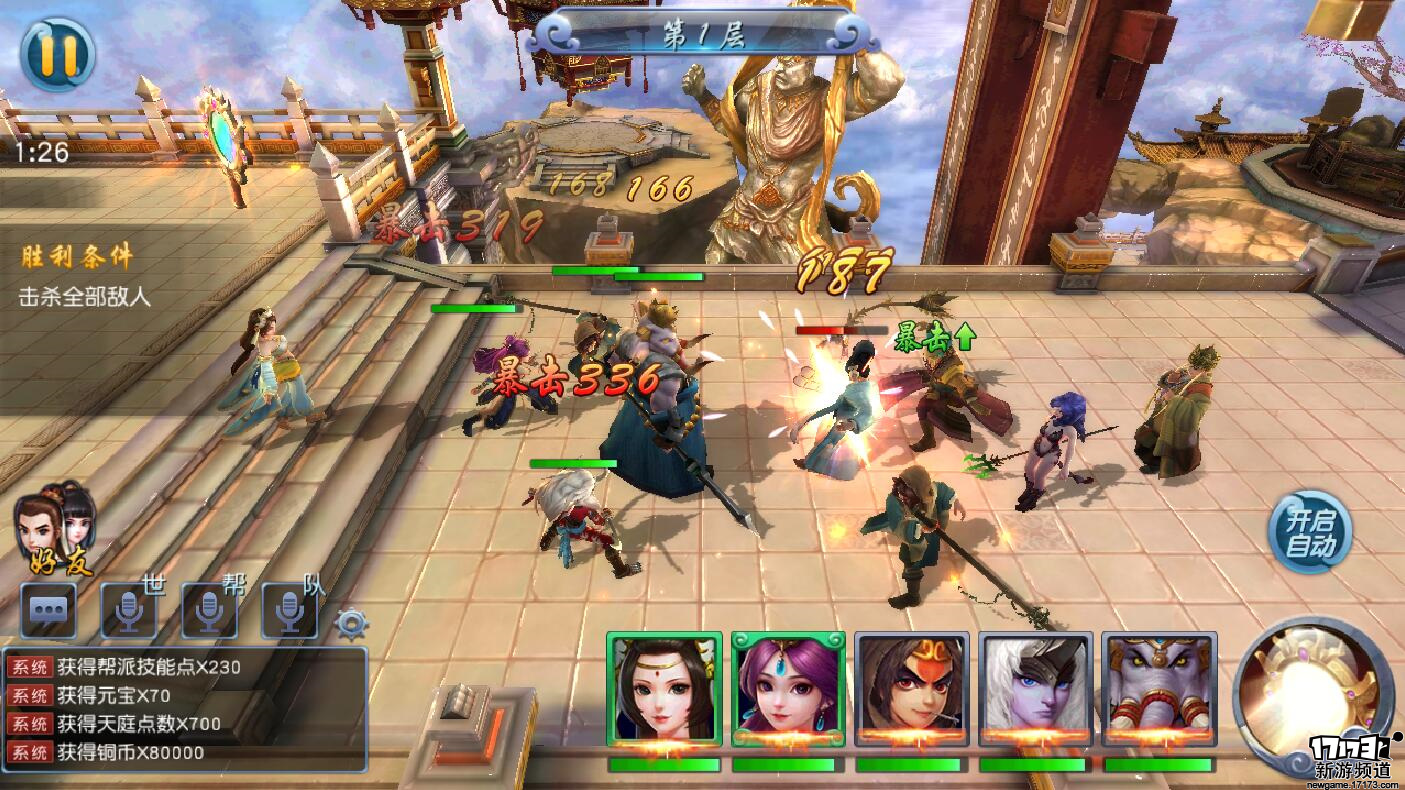The height and width of the screenshot is (790, 1405).
Task: Select the white-haired demon hero portrait
Action: click(1036, 689)
